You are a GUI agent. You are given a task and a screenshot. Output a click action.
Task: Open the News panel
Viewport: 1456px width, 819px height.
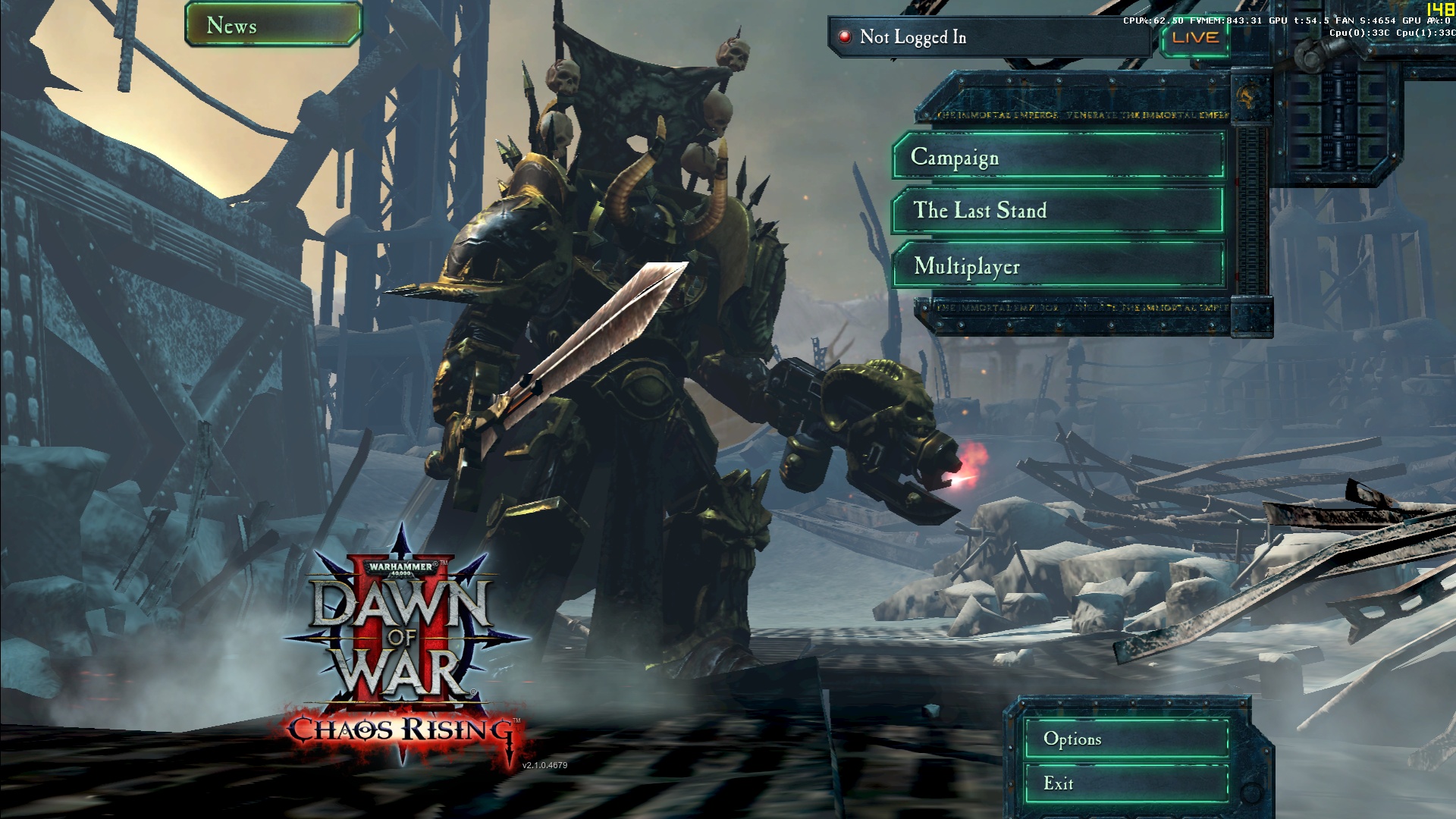(x=273, y=25)
